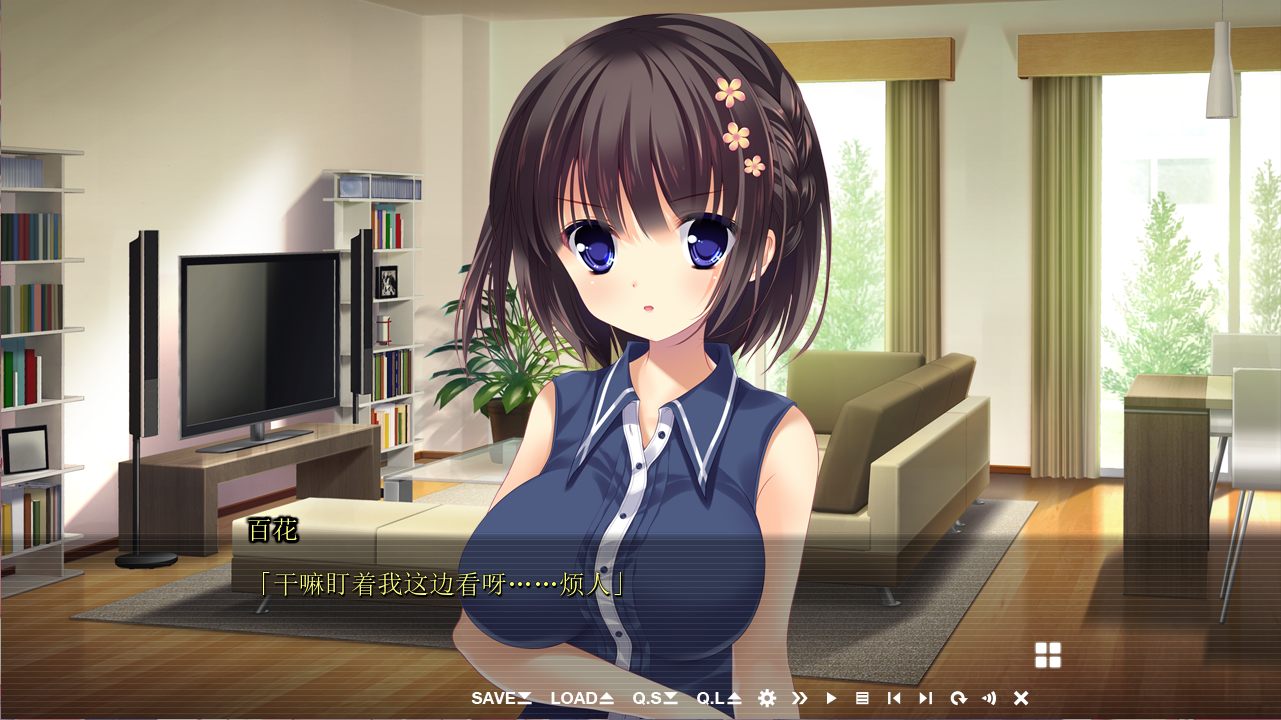Viewport: 1281px width, 720px height.
Task: Open settings via the gear icon
Action: pyautogui.click(x=767, y=698)
